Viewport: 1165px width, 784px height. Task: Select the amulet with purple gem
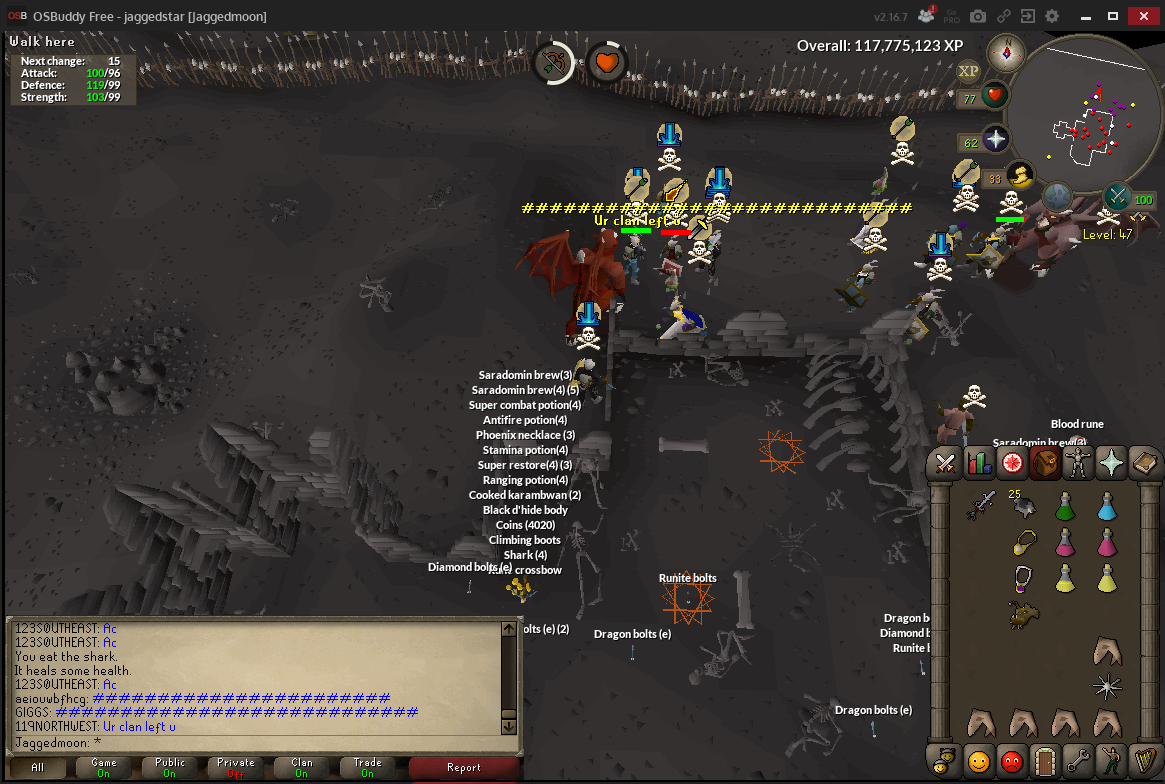click(1024, 578)
